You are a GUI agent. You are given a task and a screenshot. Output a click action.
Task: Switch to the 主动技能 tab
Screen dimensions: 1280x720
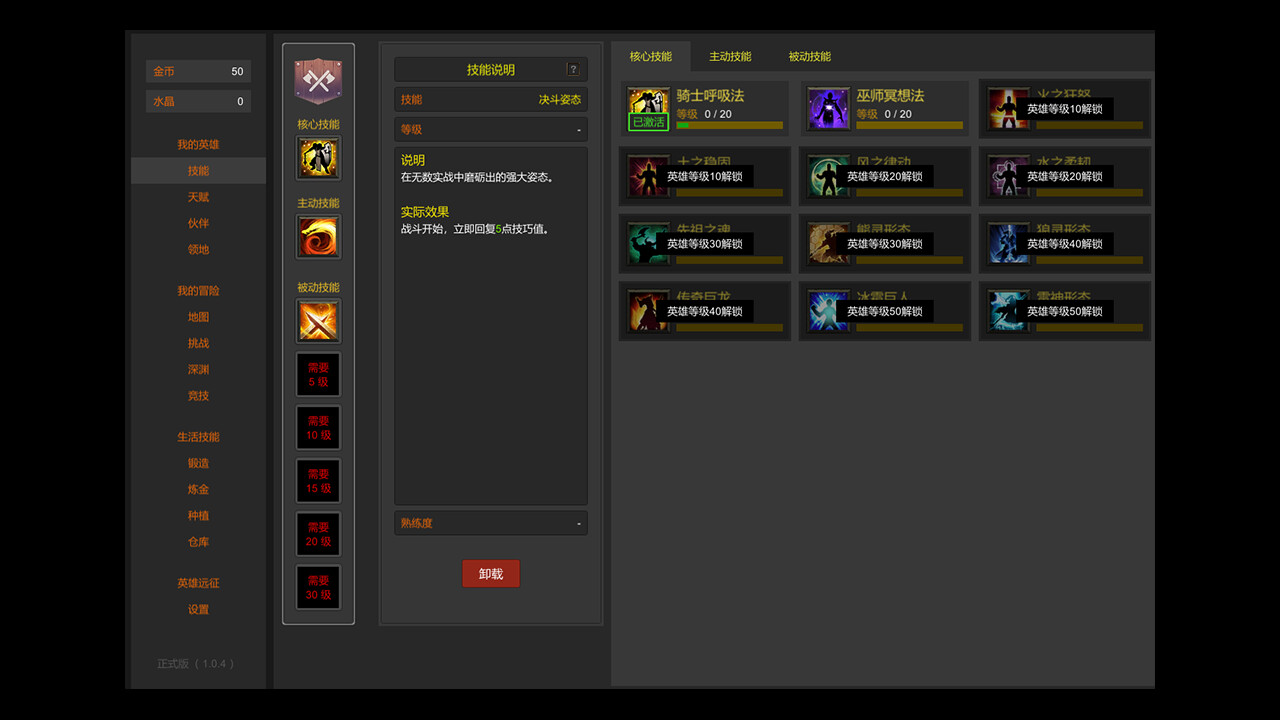(x=730, y=56)
